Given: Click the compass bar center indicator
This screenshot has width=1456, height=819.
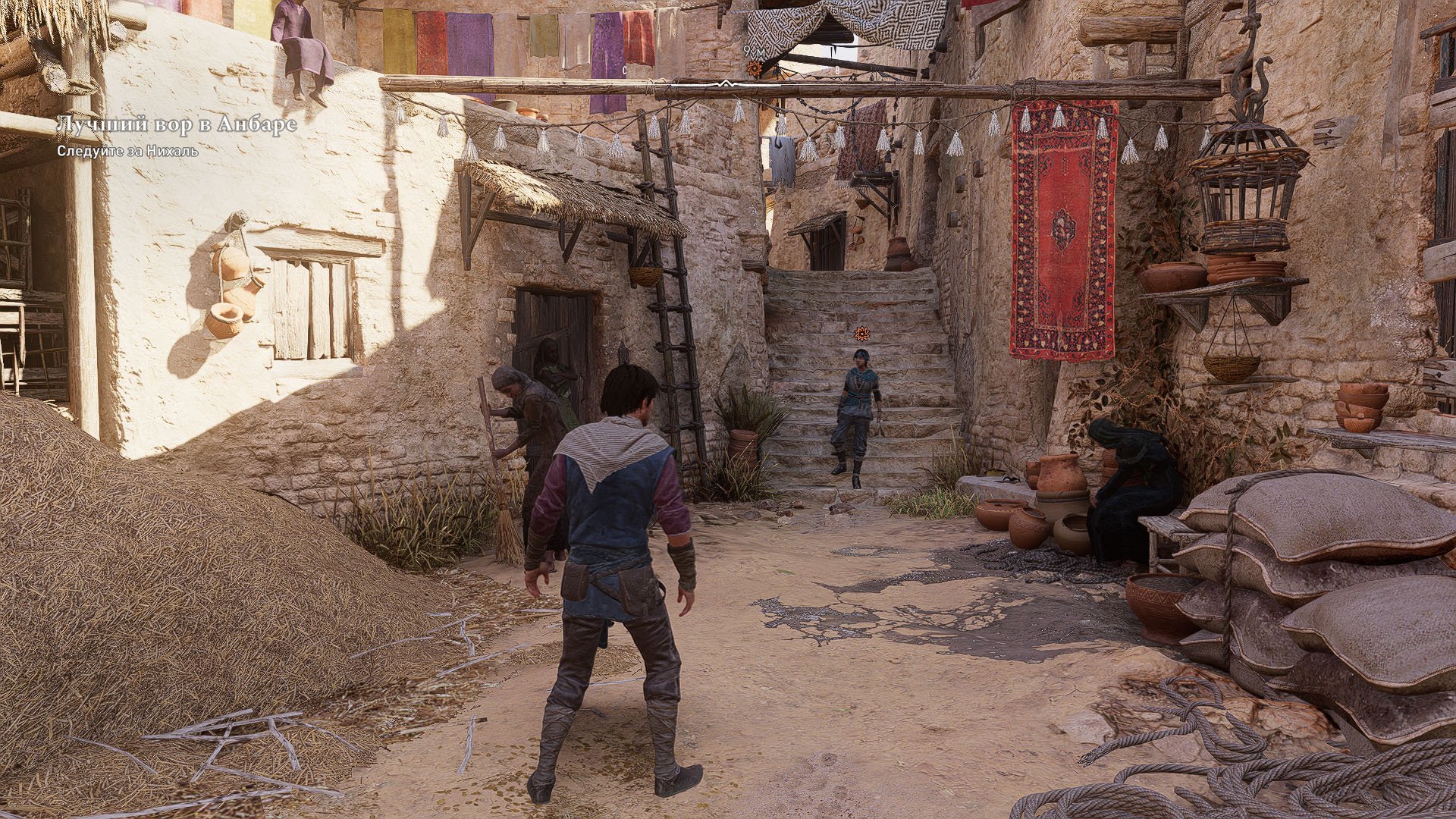Looking at the screenshot, I should (x=726, y=83).
